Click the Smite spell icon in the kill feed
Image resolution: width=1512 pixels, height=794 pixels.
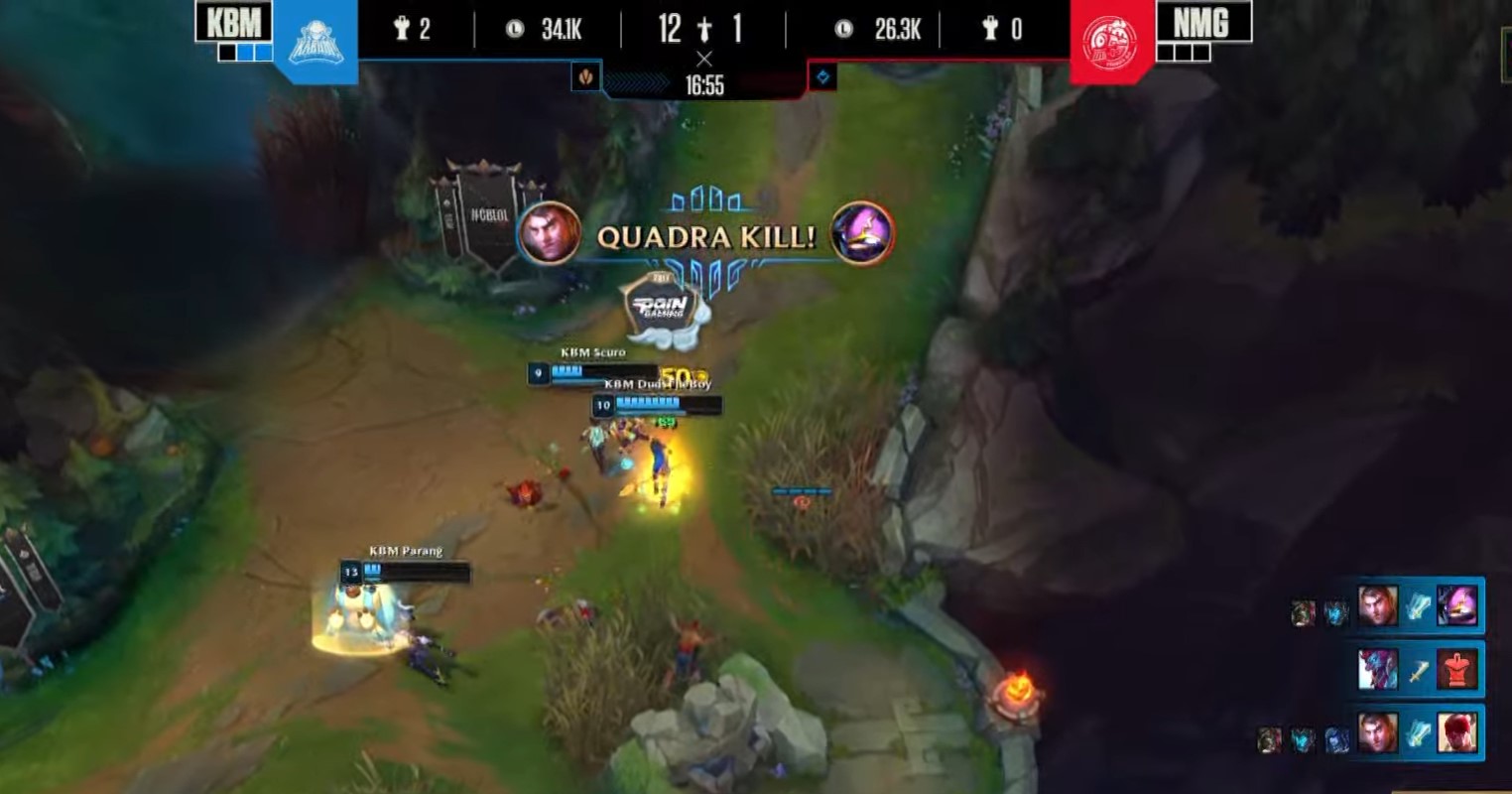(1419, 607)
